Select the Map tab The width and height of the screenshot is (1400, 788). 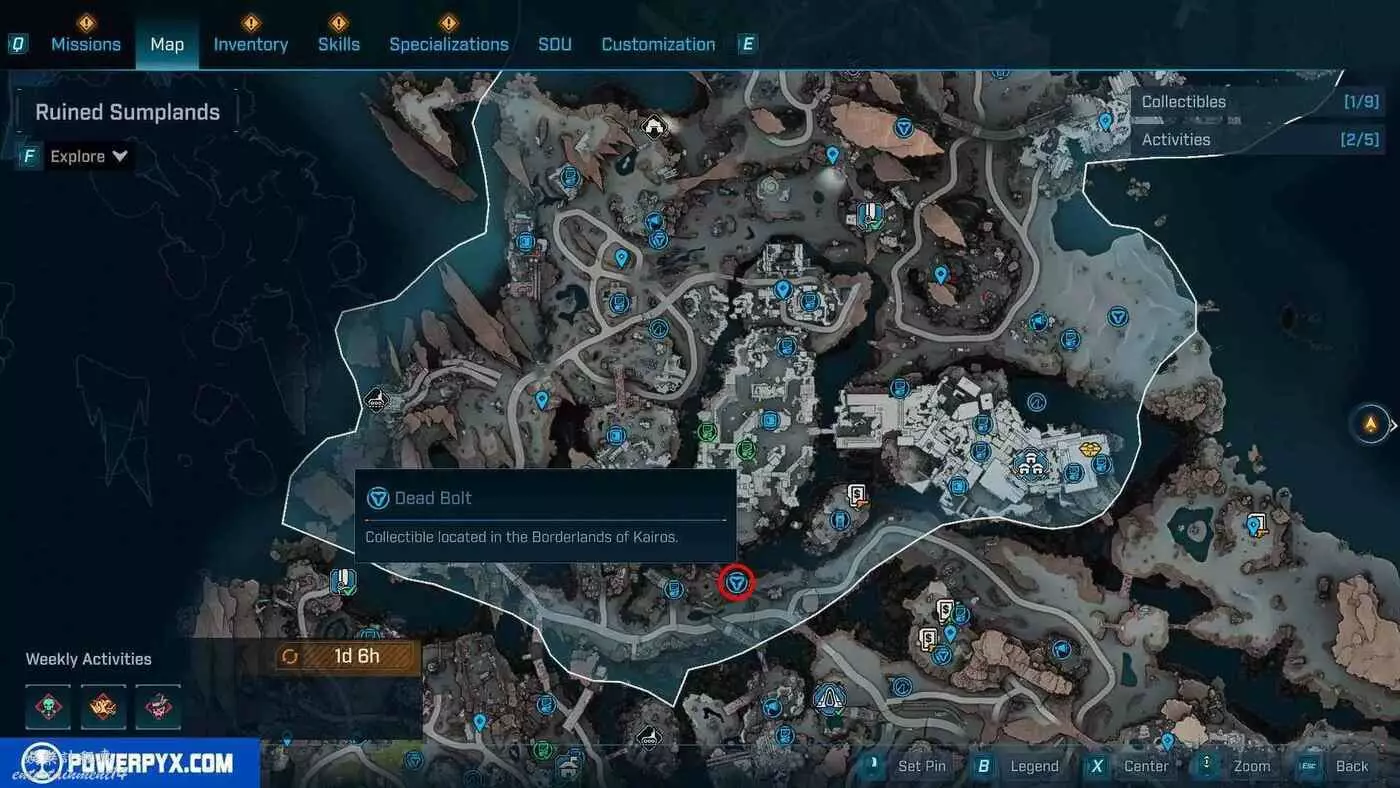tap(167, 44)
